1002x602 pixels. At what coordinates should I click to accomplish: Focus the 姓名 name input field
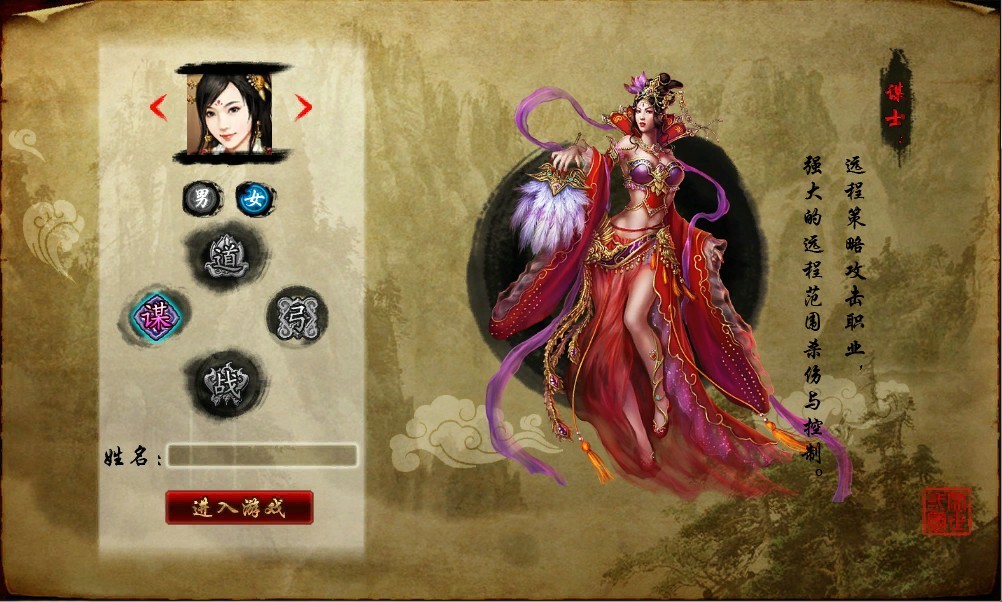click(262, 456)
